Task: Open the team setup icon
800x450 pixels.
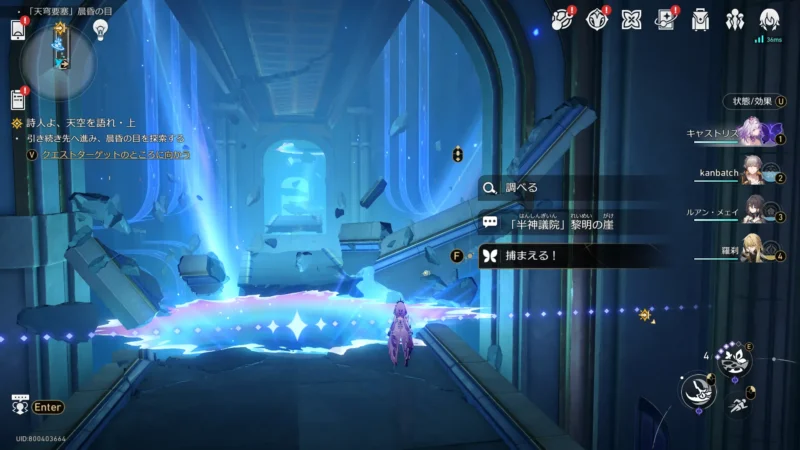Action: [735, 19]
